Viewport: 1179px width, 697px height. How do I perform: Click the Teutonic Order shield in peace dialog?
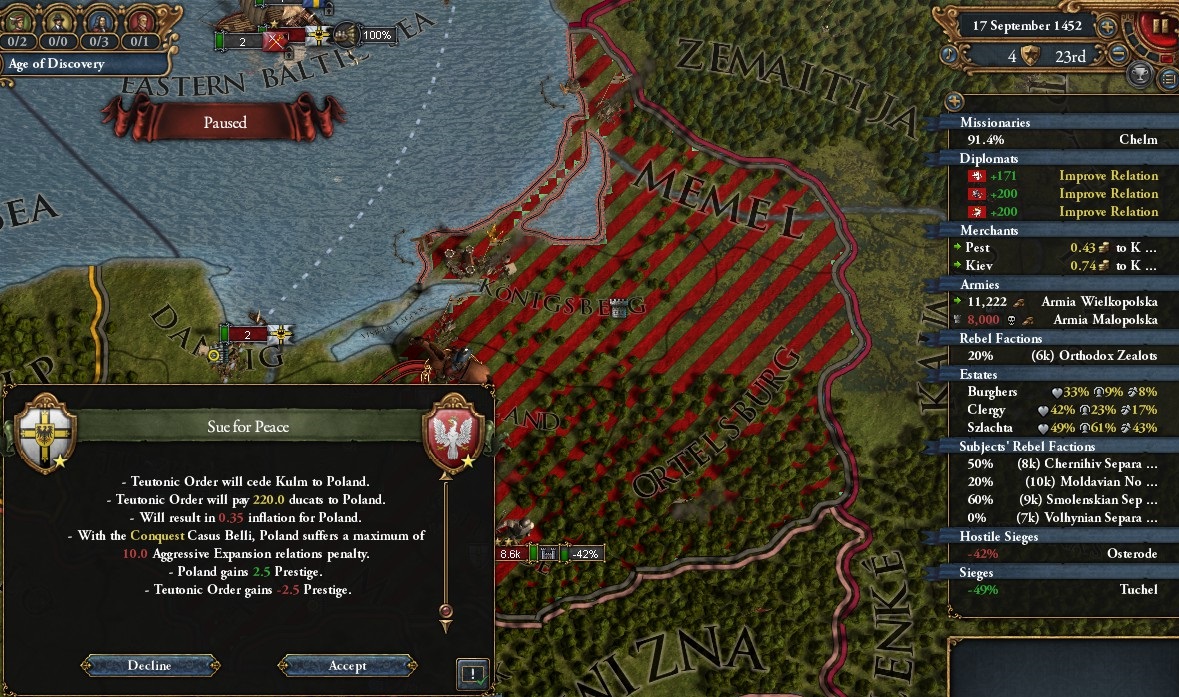42,431
